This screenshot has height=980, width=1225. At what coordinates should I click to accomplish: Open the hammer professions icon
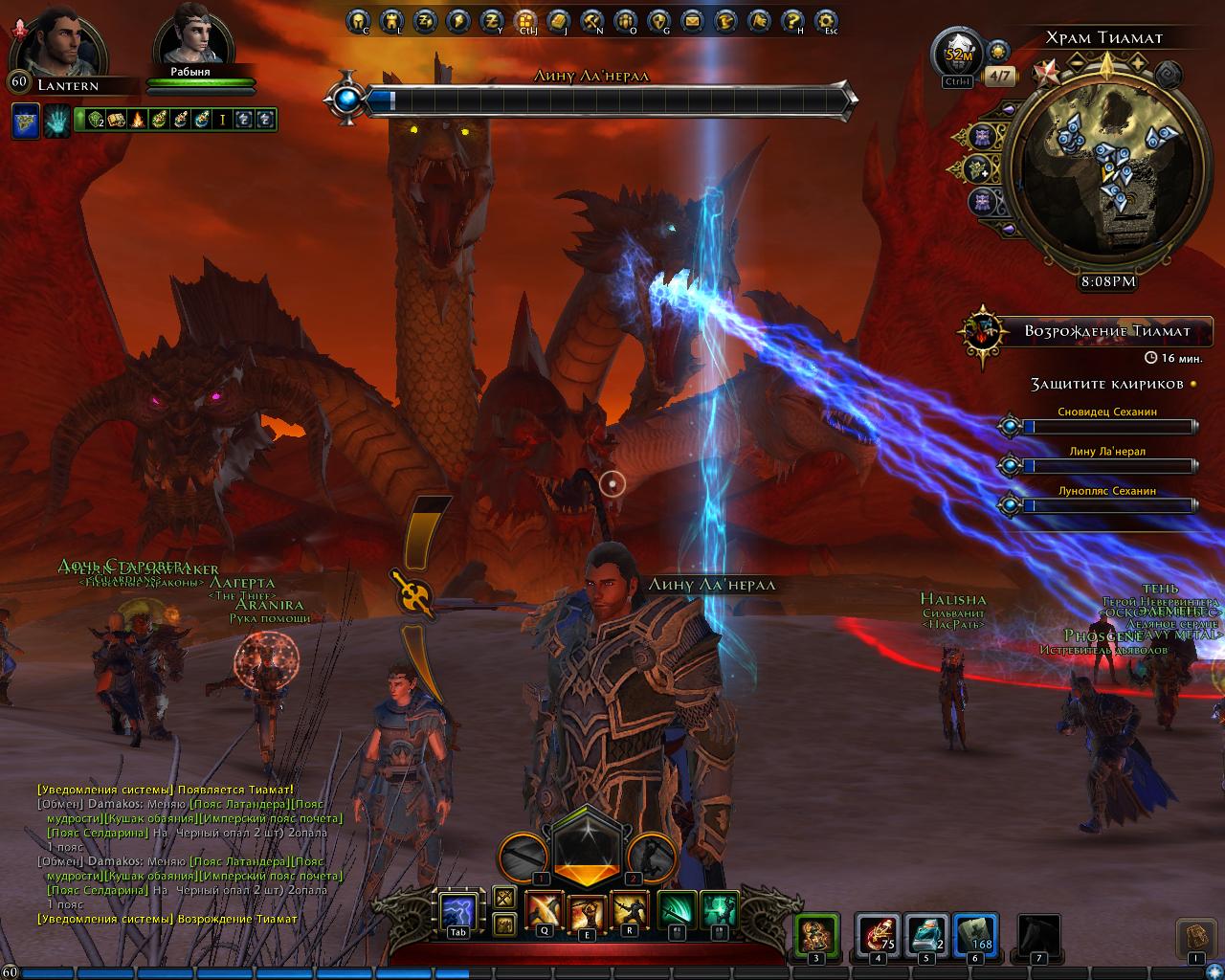[591, 19]
